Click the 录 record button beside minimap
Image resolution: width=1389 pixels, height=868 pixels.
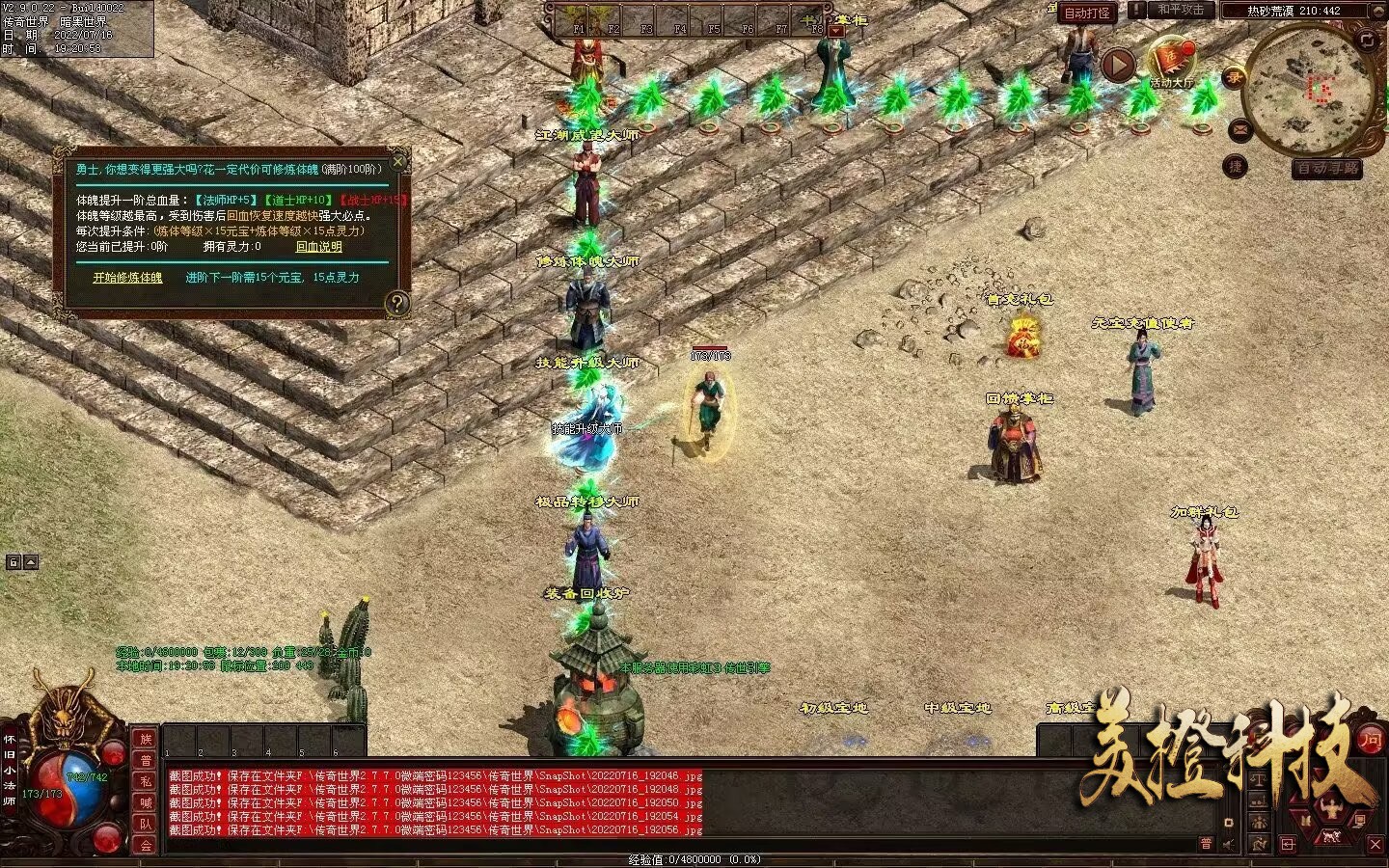click(x=1234, y=79)
